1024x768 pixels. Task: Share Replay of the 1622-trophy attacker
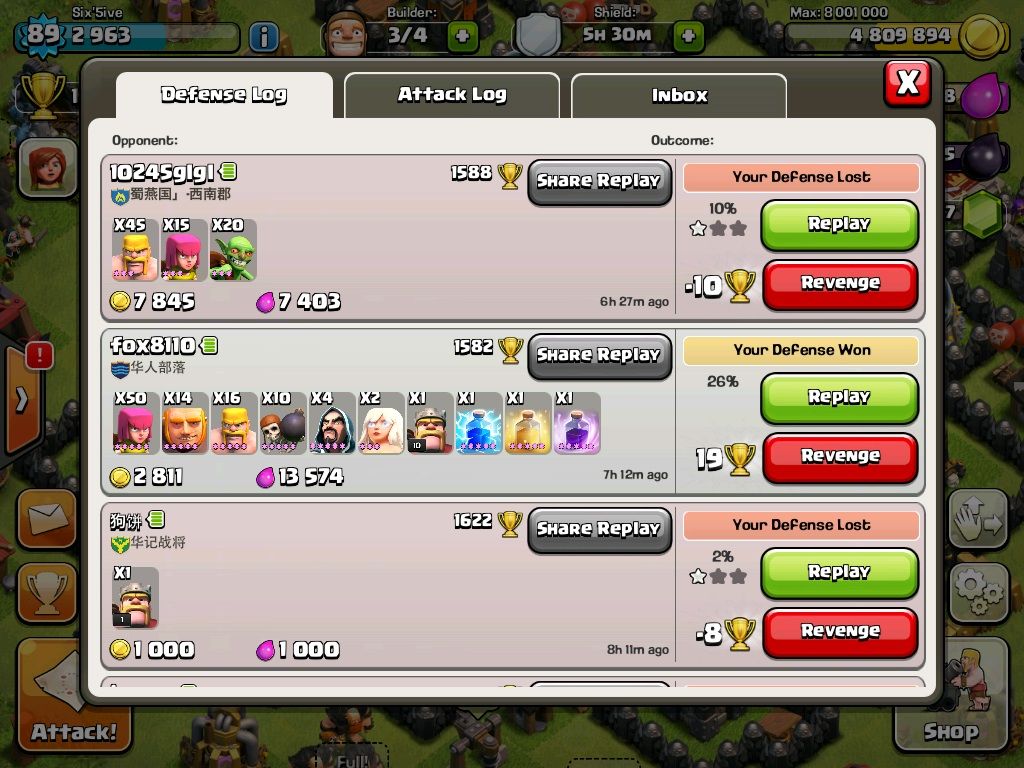coord(599,530)
